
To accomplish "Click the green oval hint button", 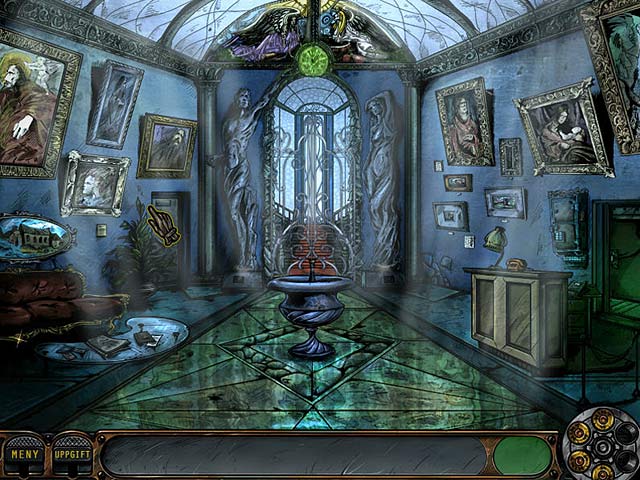I will point(522,456).
